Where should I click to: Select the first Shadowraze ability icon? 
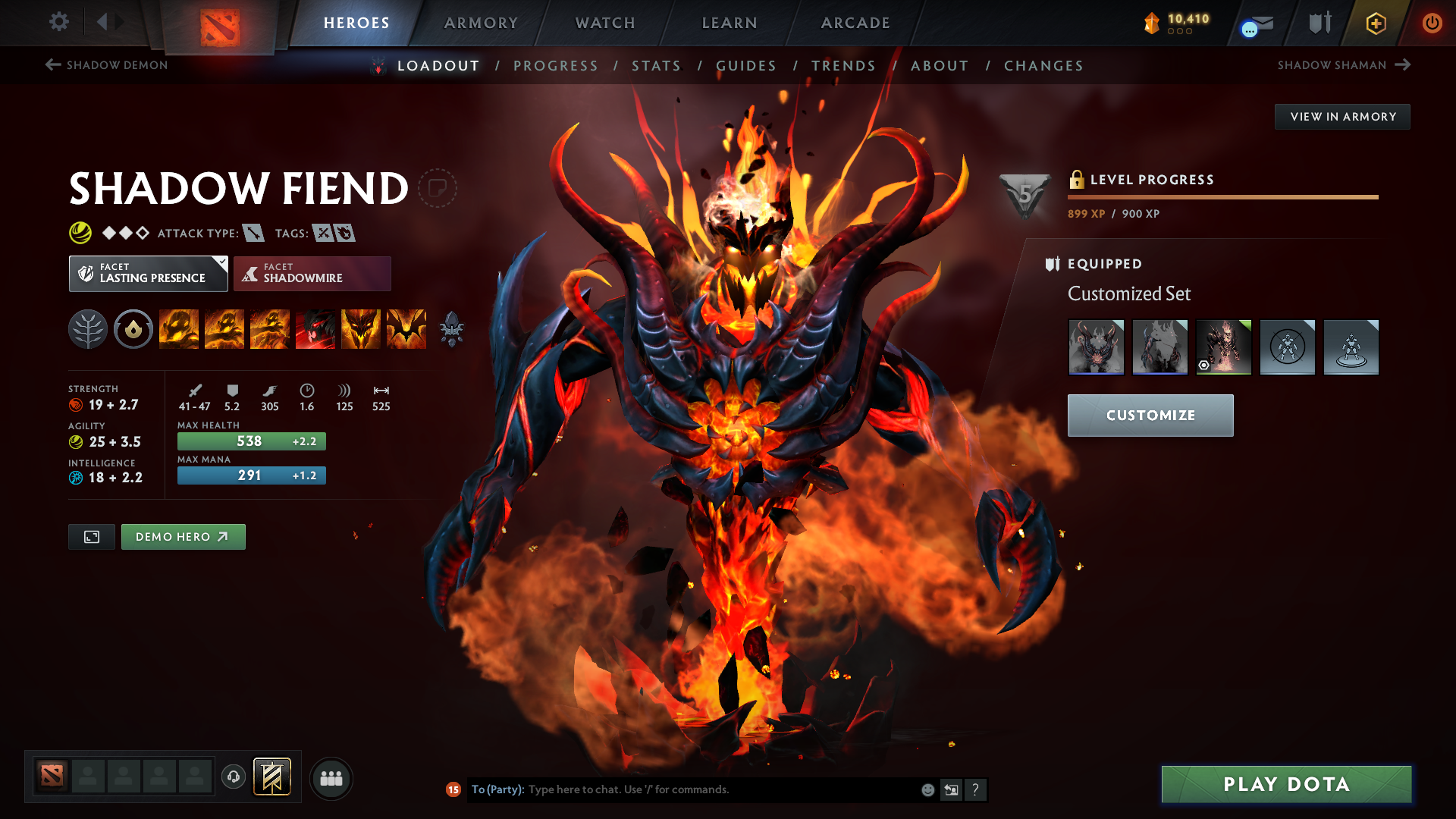tap(178, 329)
